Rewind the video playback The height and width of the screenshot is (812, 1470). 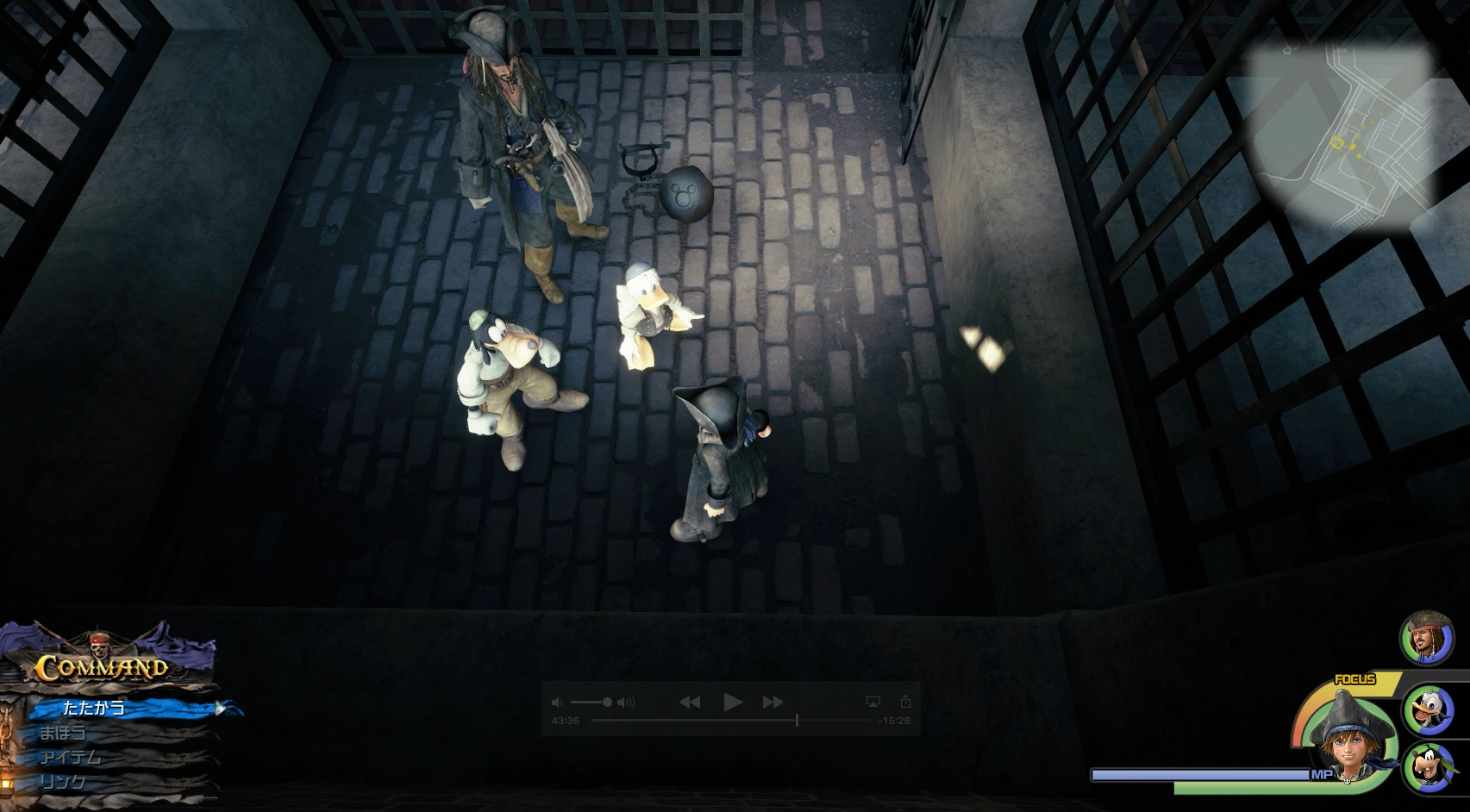[x=690, y=703]
